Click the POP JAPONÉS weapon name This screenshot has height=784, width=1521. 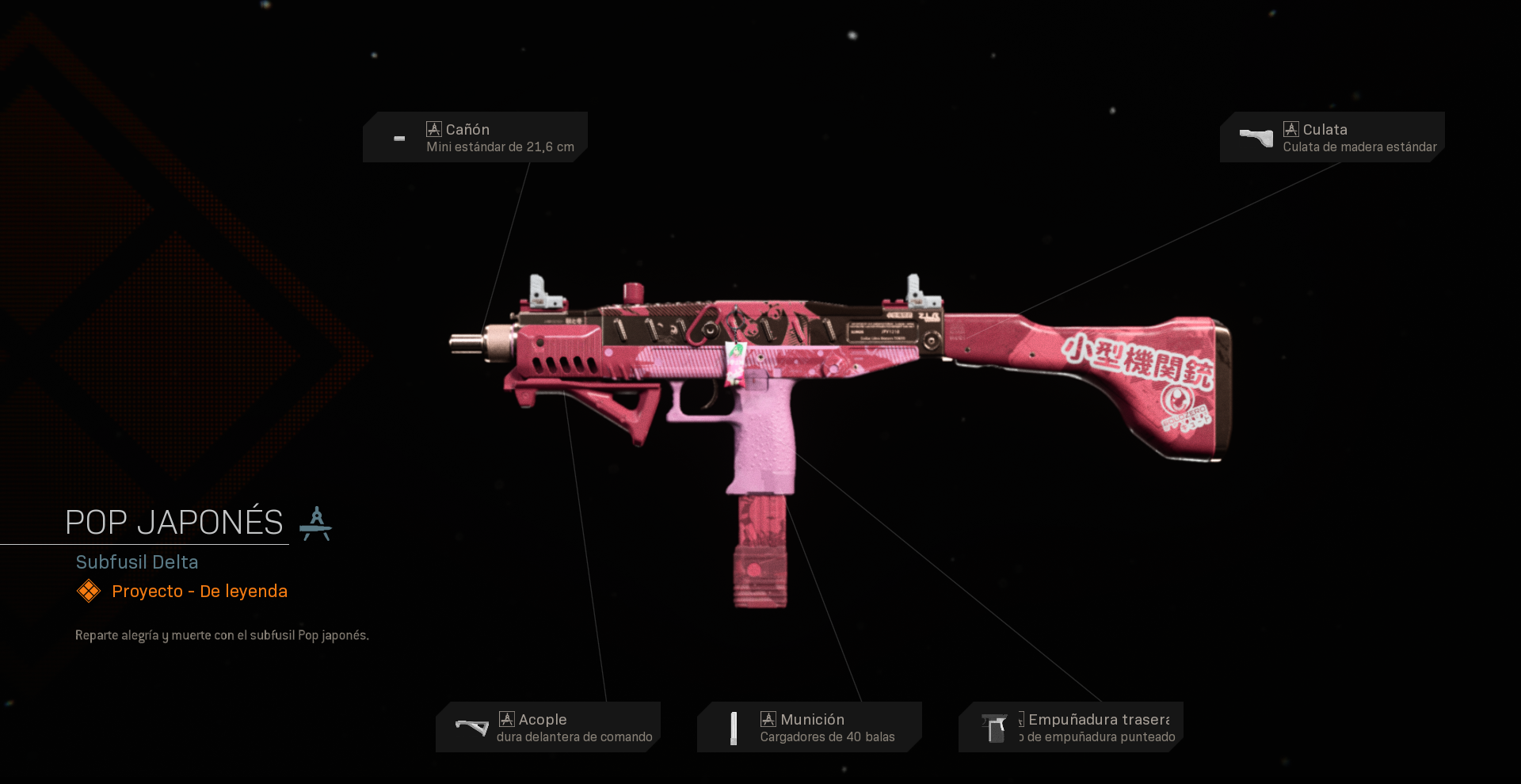tap(173, 521)
